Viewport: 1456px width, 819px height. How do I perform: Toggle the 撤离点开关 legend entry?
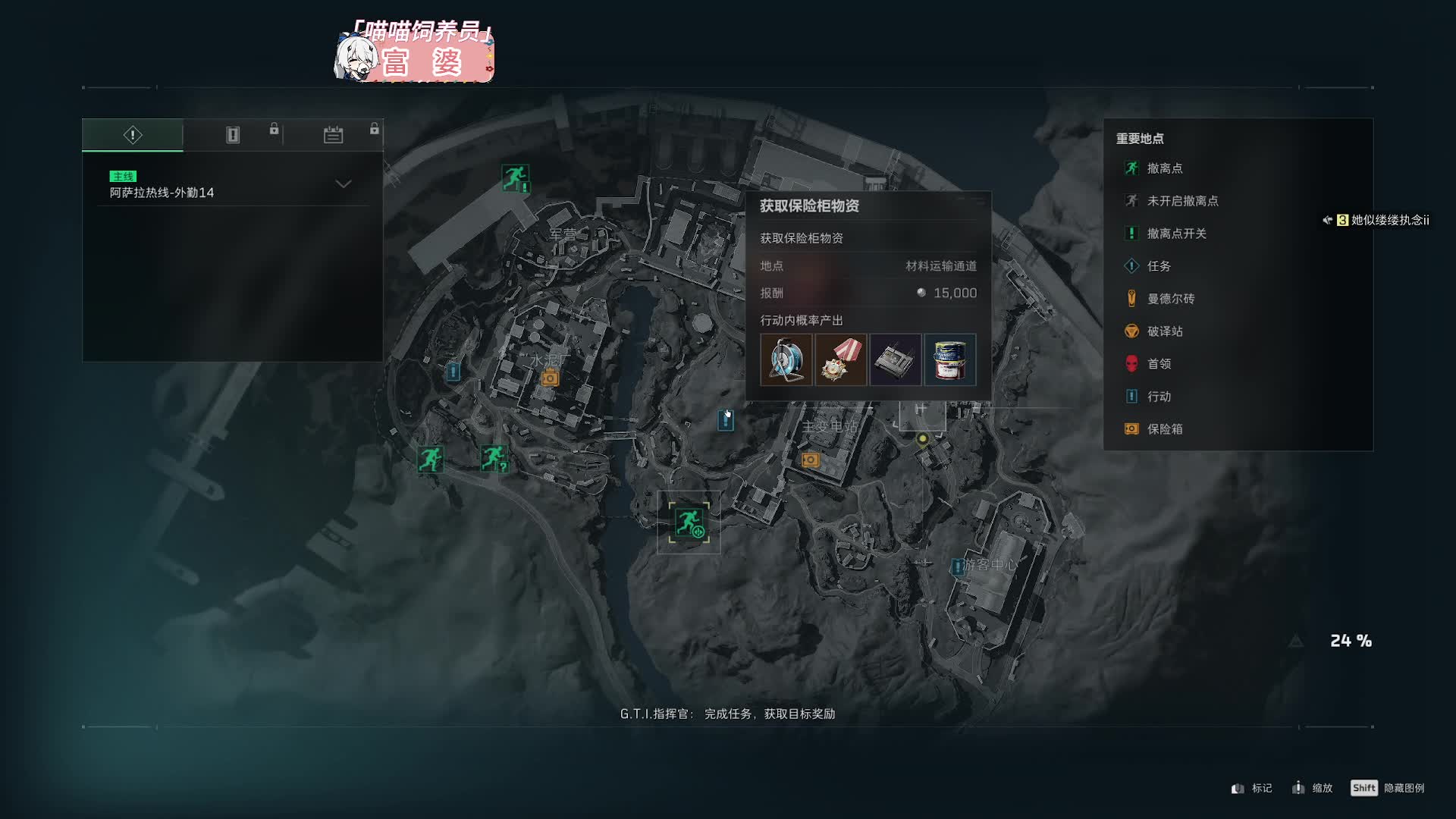coord(1175,234)
